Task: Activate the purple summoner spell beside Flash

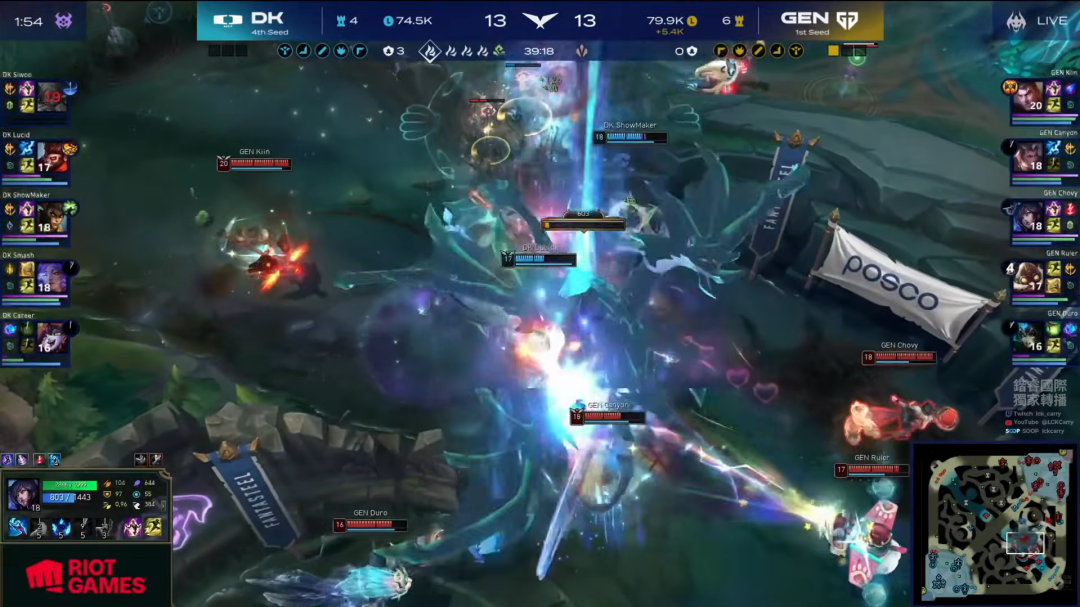Action: point(132,527)
